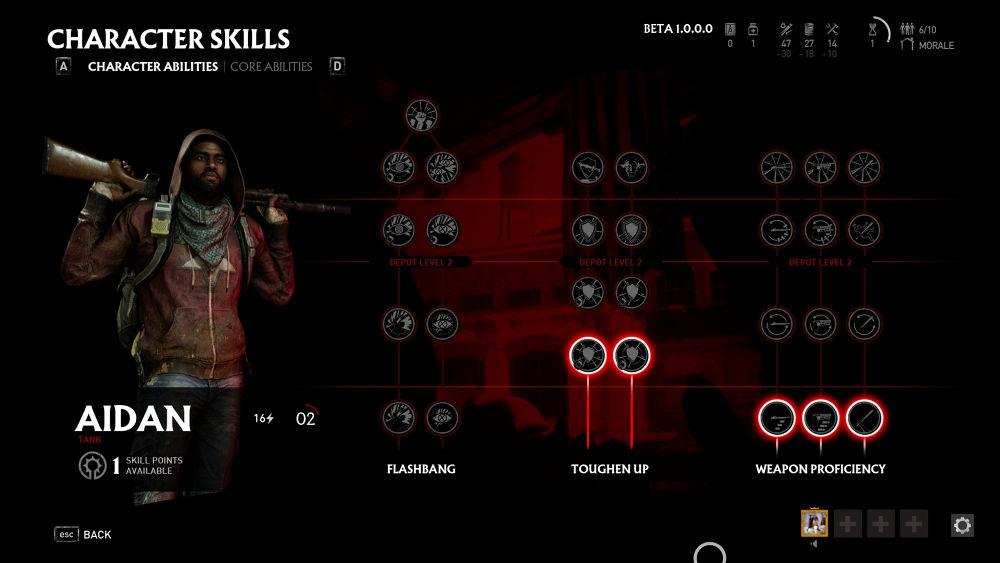Choose the glowing rifle Weapon Proficiency skill

[x=777, y=417]
